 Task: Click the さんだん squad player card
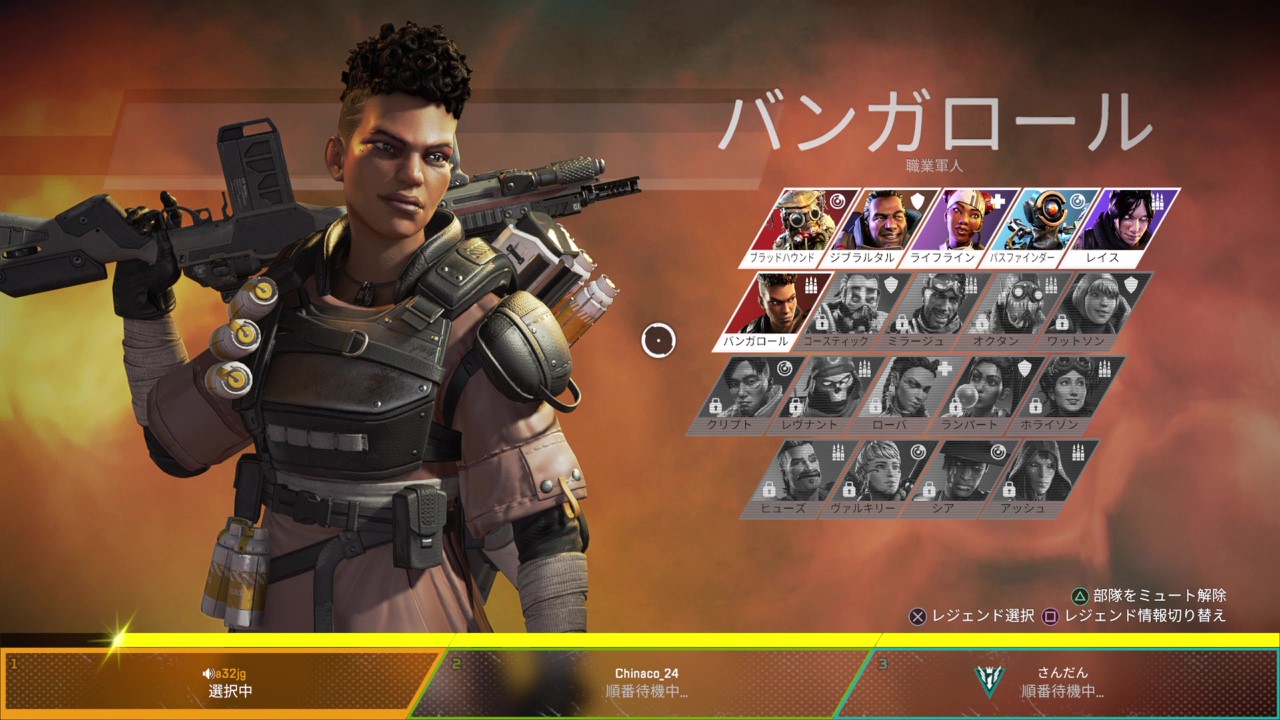(1062, 683)
